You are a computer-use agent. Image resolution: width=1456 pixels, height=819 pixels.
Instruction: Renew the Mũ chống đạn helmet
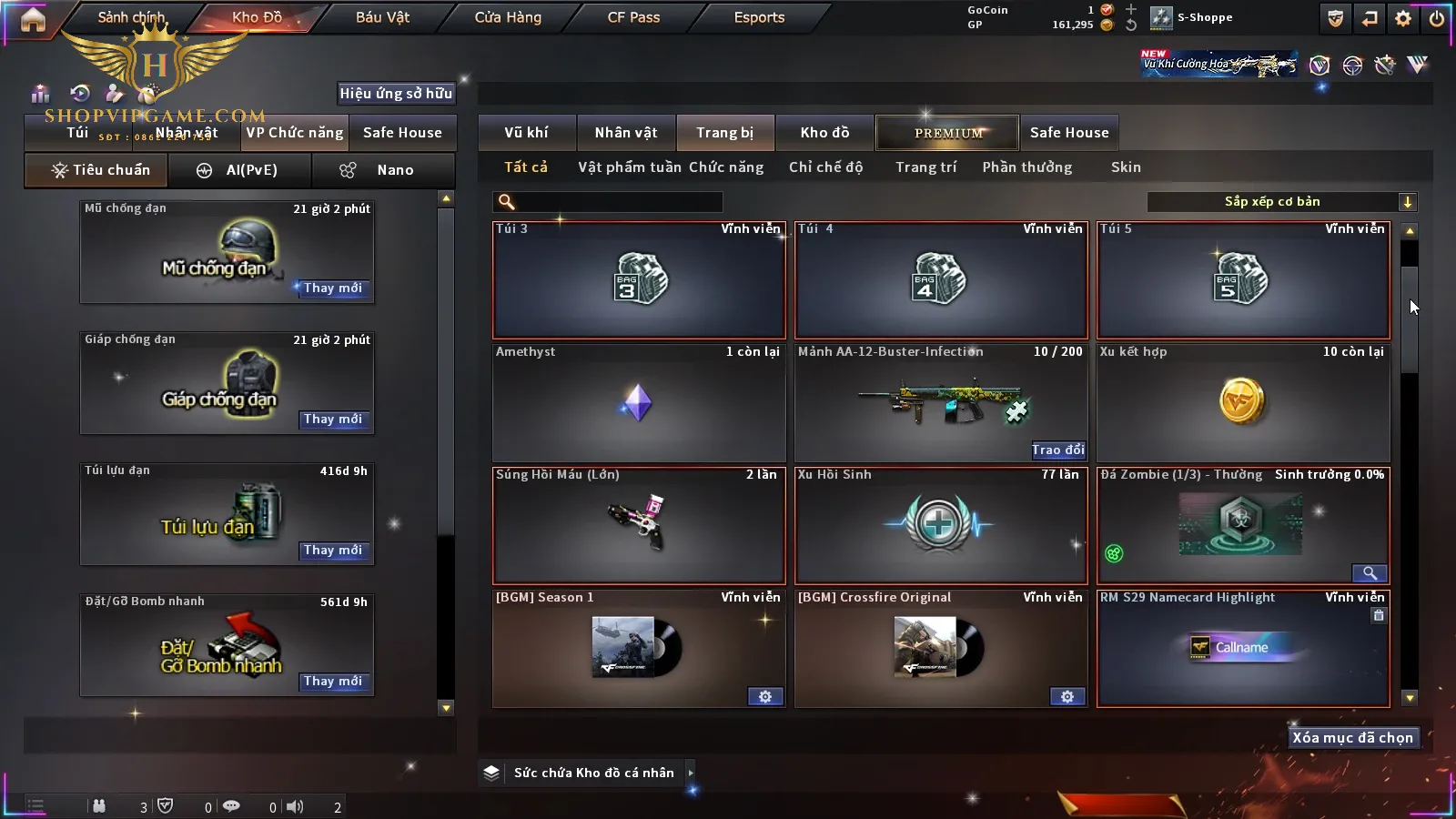(332, 288)
